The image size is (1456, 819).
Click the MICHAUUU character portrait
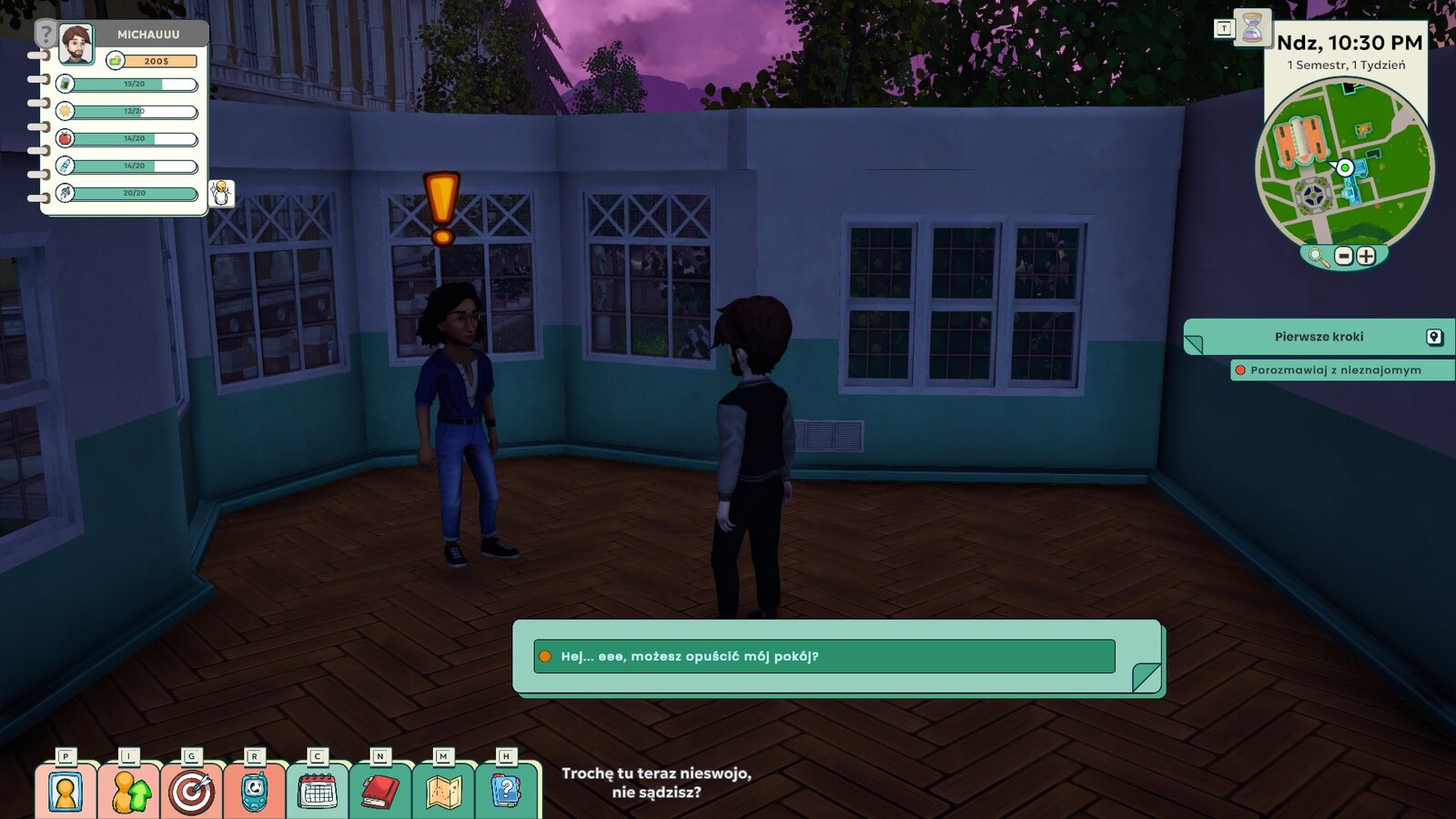[x=76, y=43]
